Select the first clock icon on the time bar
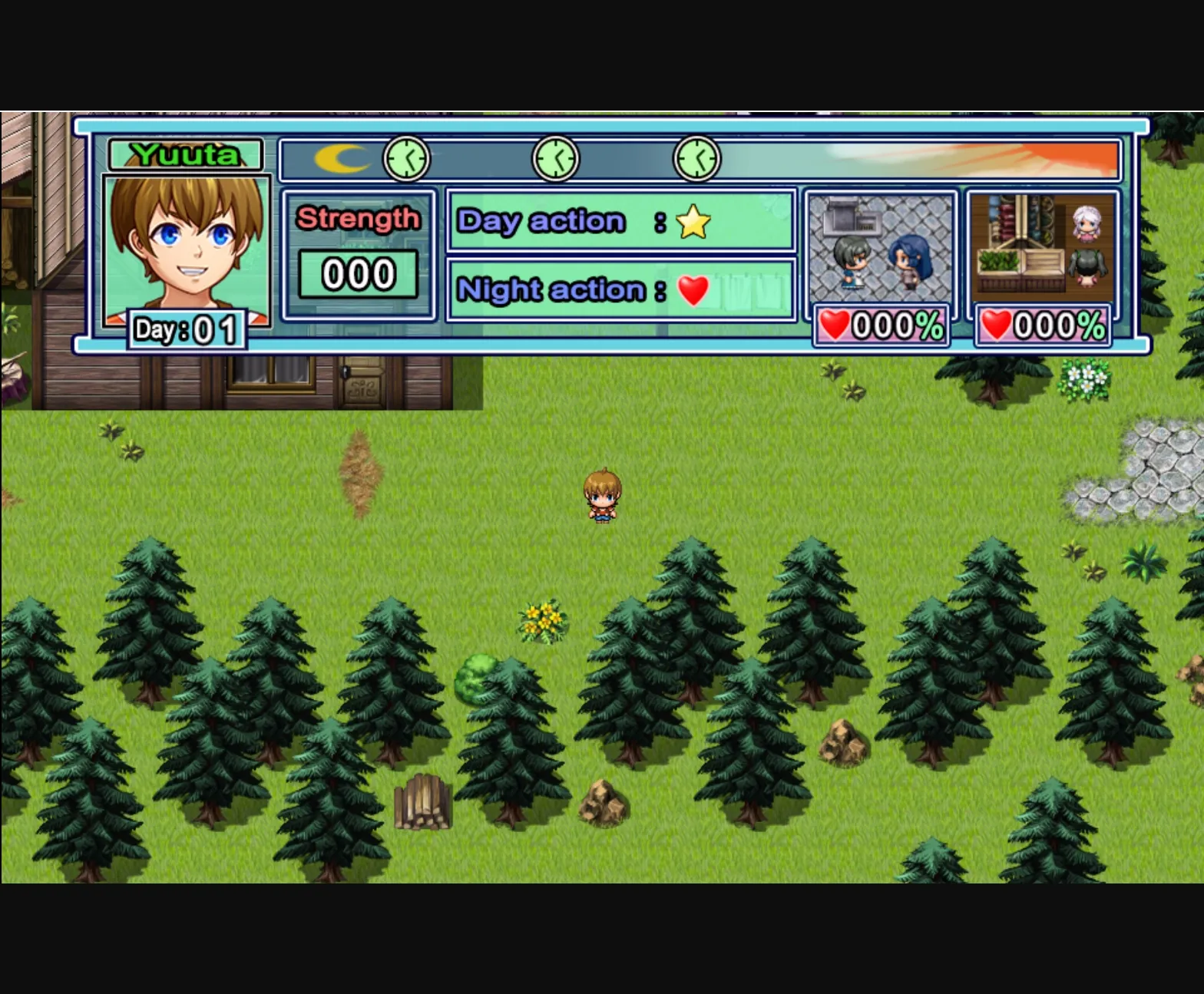 coord(406,157)
